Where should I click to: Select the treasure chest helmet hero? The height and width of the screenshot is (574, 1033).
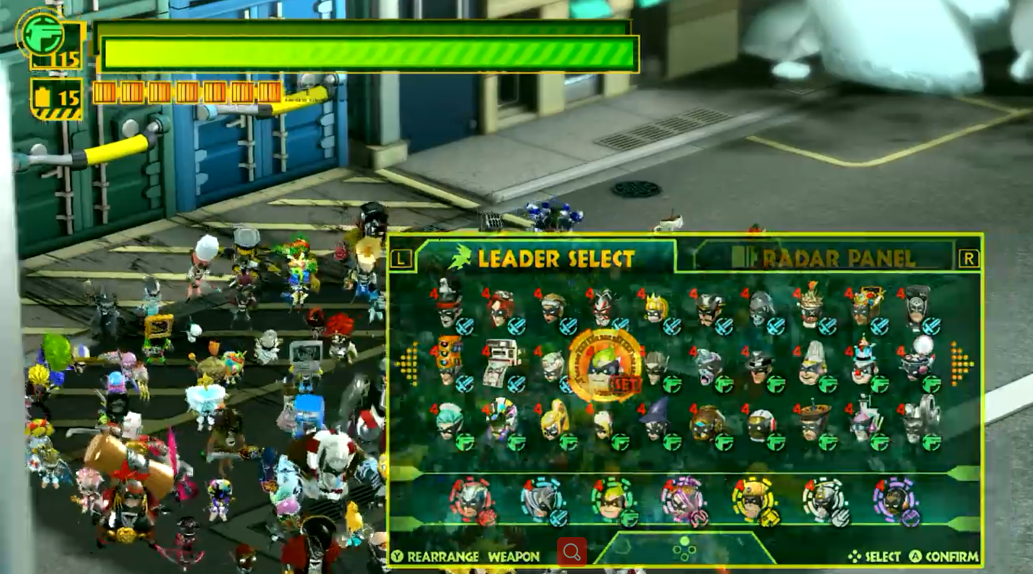865,304
